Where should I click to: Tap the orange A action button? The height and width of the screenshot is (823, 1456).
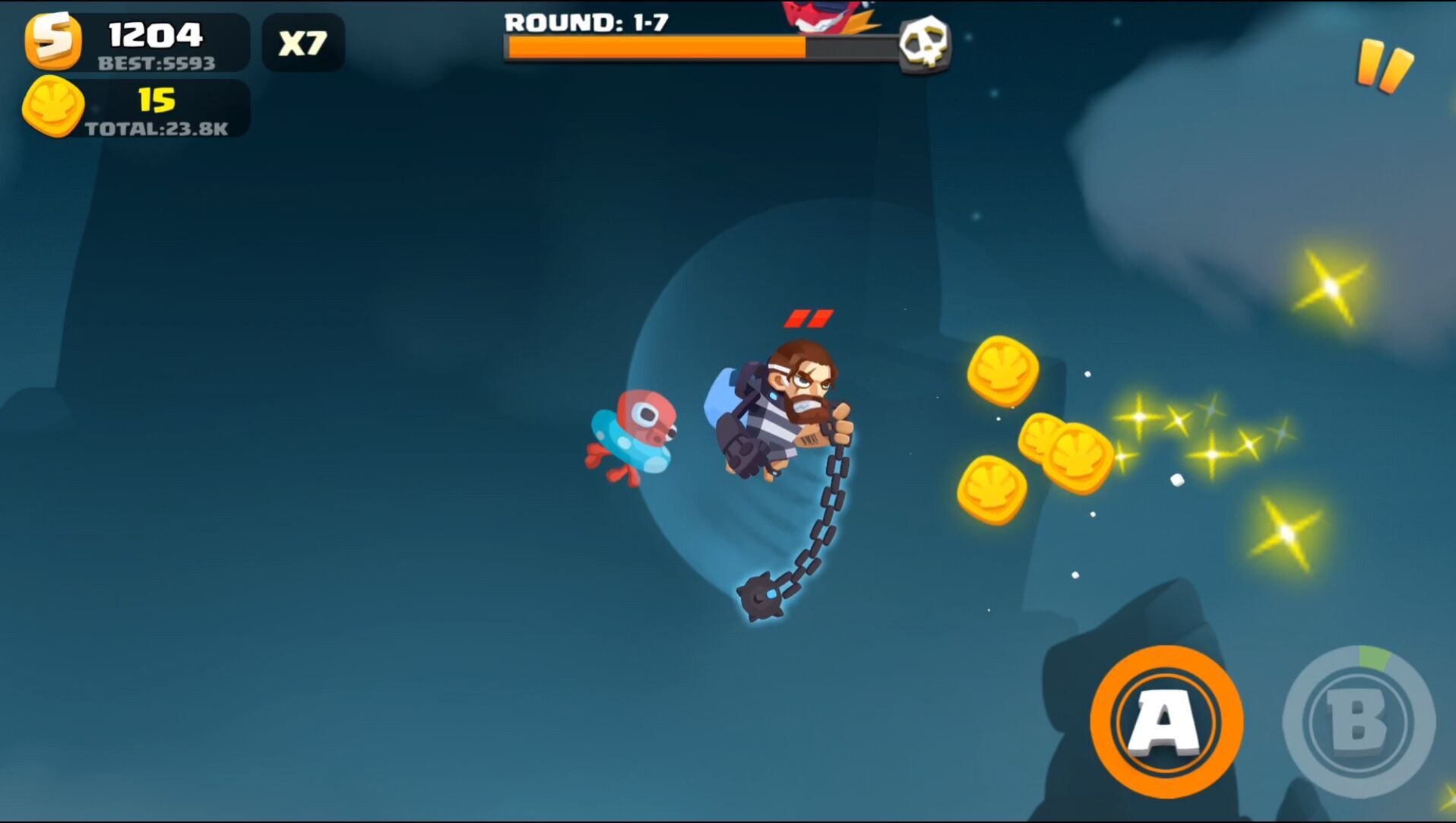1166,721
